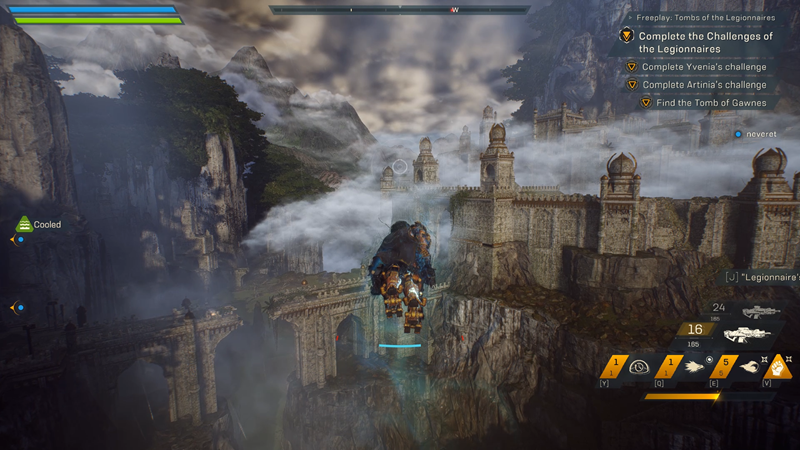Screen dimensions: 800x450
Task: Activate the dome shield support ability
Action: [x=638, y=367]
